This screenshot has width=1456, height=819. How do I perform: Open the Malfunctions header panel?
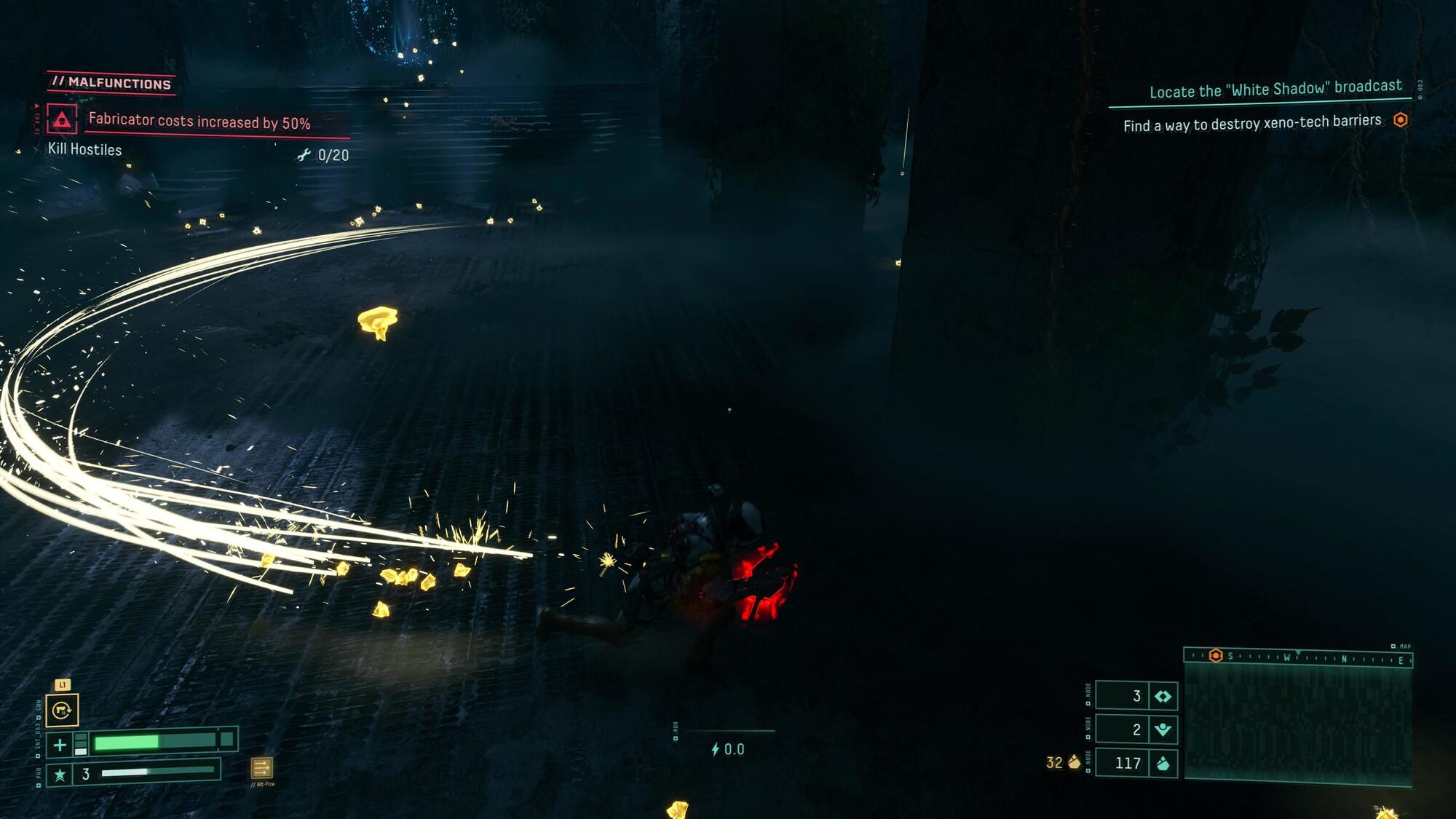pyautogui.click(x=112, y=83)
